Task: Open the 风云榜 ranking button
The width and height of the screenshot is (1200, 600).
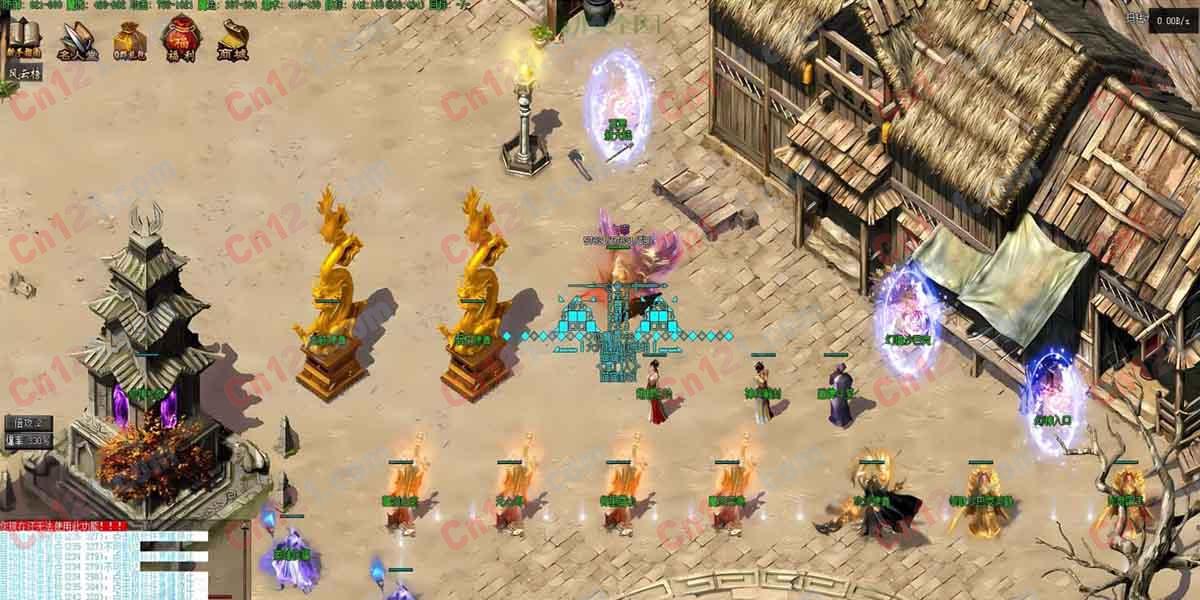Action: point(24,73)
